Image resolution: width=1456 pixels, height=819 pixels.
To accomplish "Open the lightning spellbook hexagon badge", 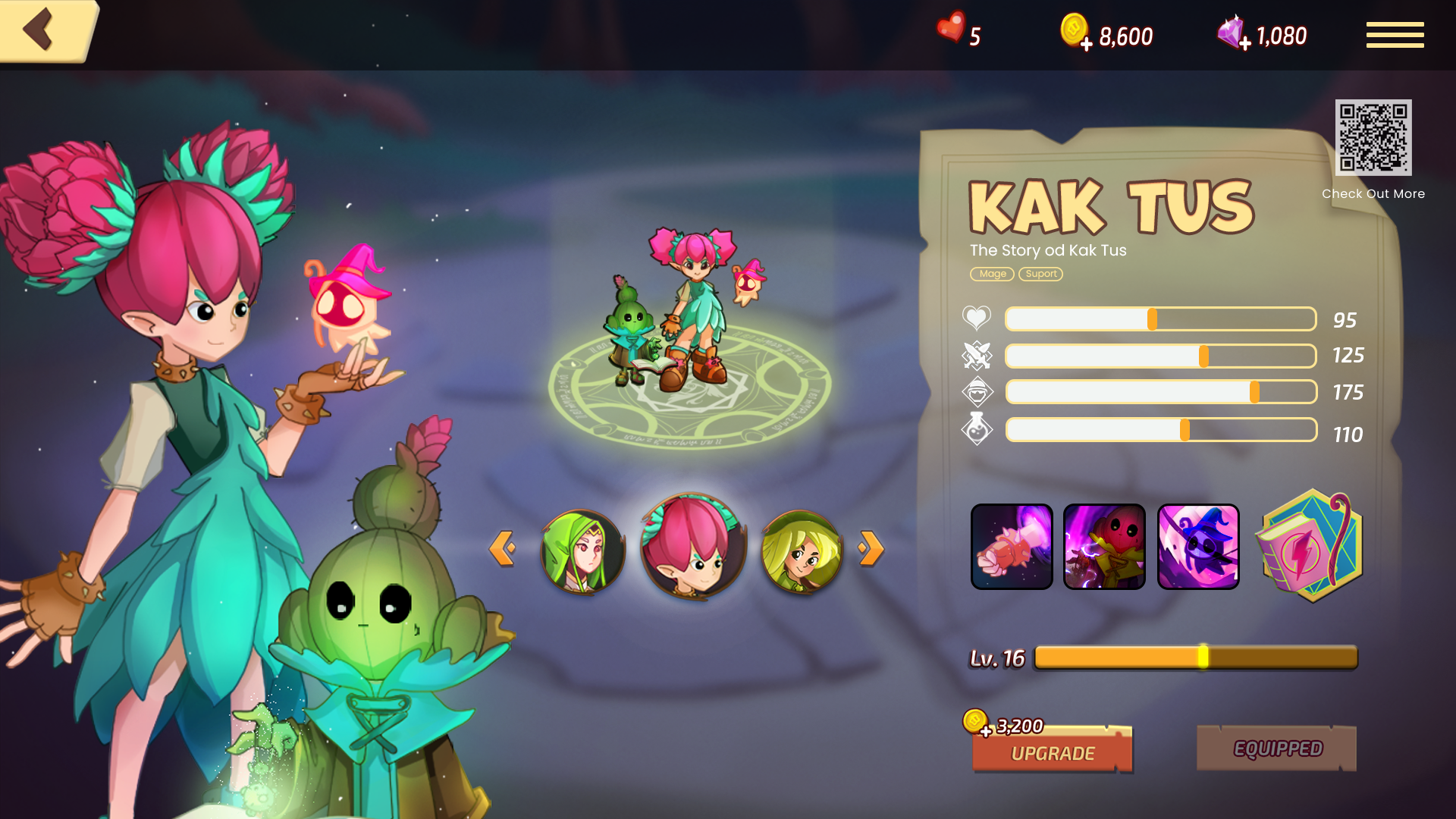I will [1310, 546].
